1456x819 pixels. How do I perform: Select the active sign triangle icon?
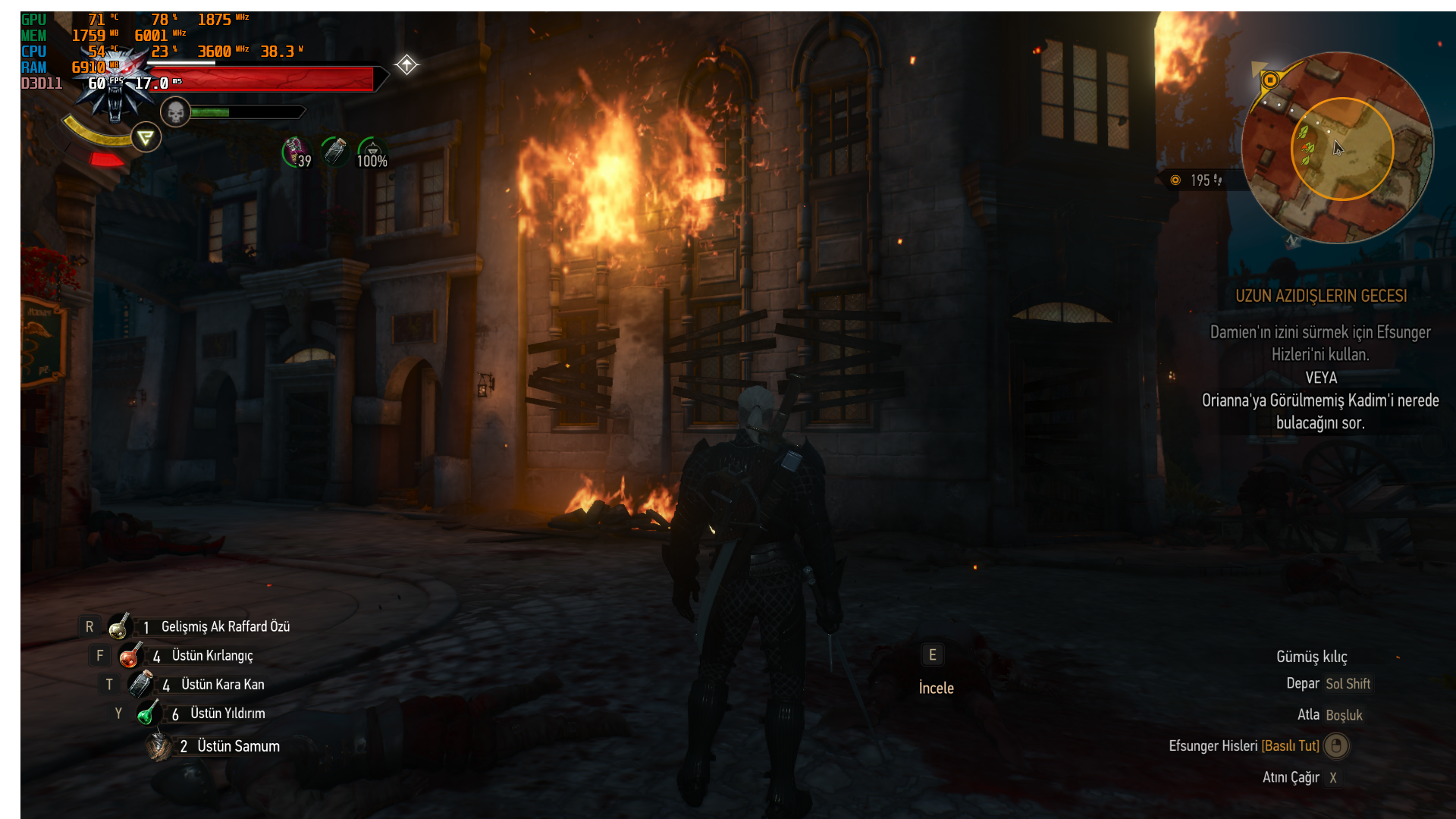point(146,138)
